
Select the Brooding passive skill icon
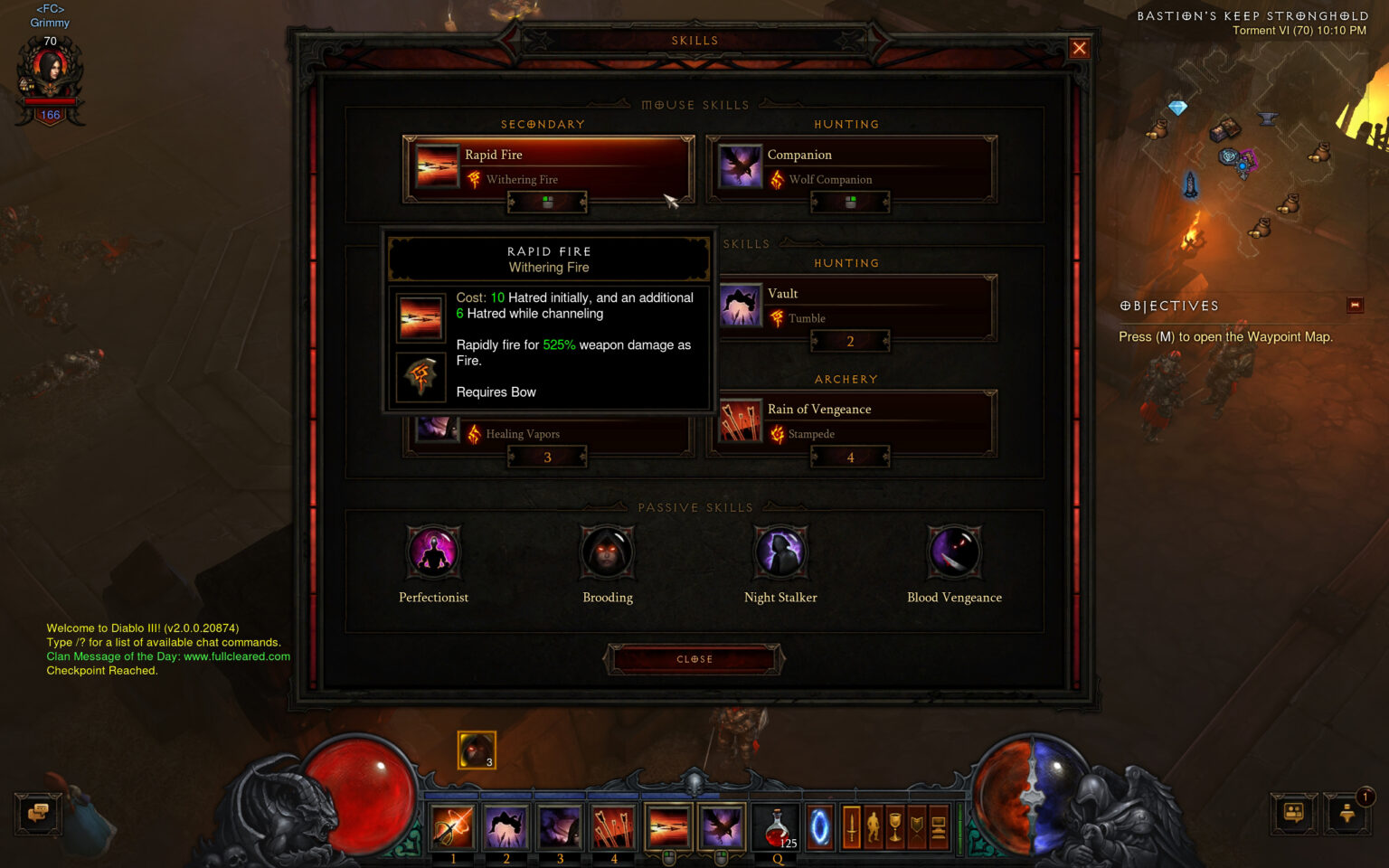(607, 552)
